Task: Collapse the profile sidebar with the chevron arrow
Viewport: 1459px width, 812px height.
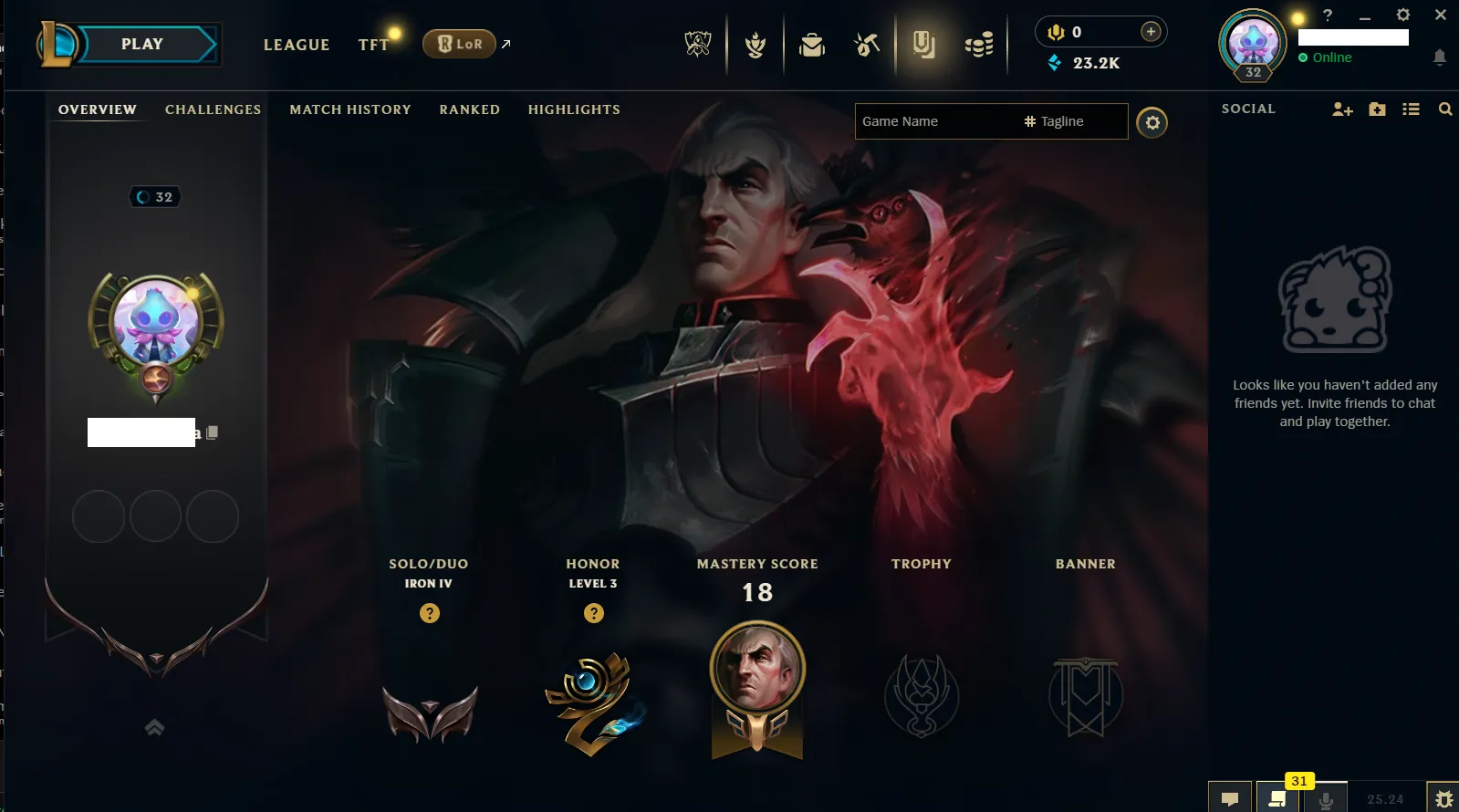Action: click(153, 727)
